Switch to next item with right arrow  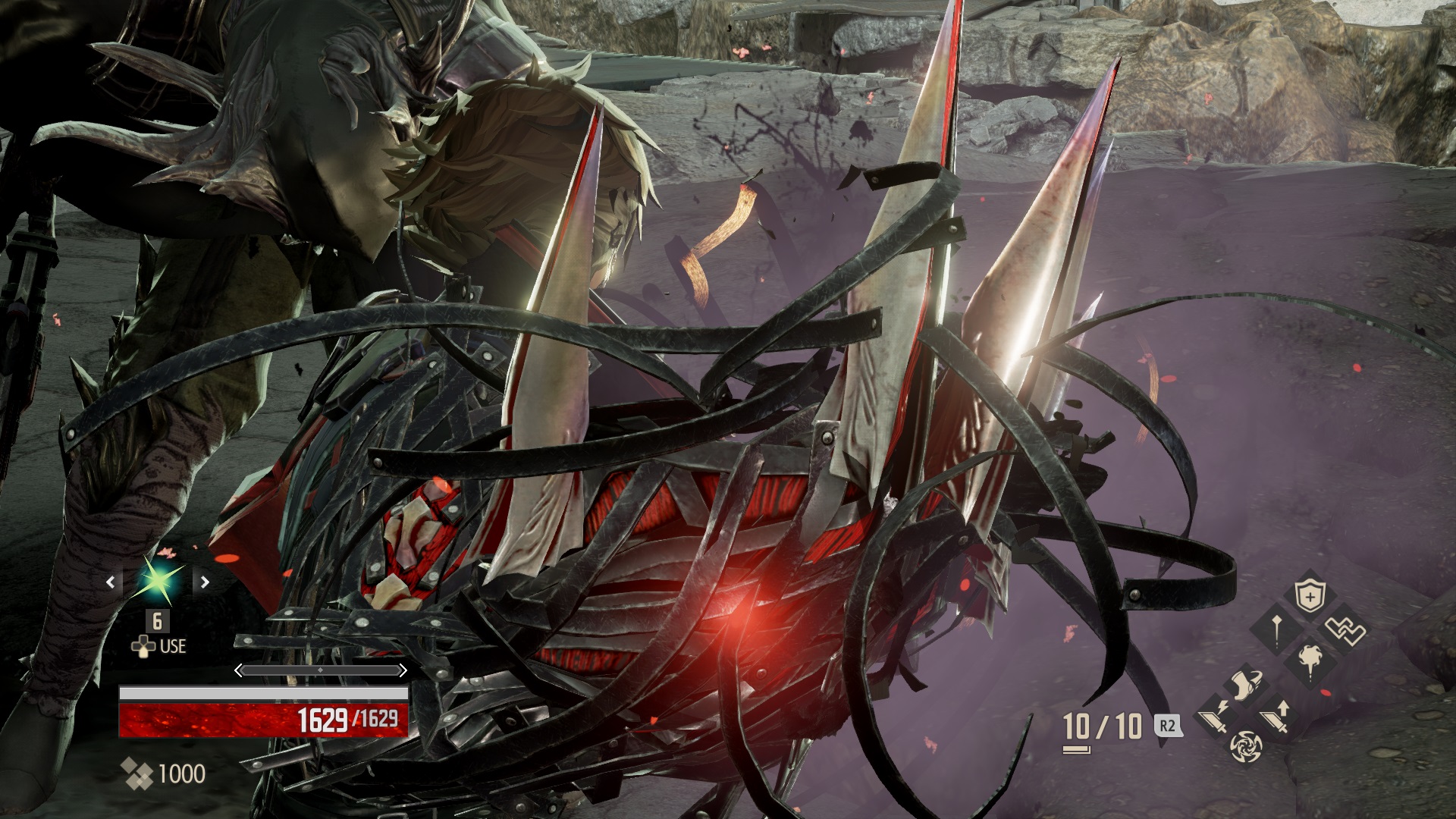coord(203,582)
